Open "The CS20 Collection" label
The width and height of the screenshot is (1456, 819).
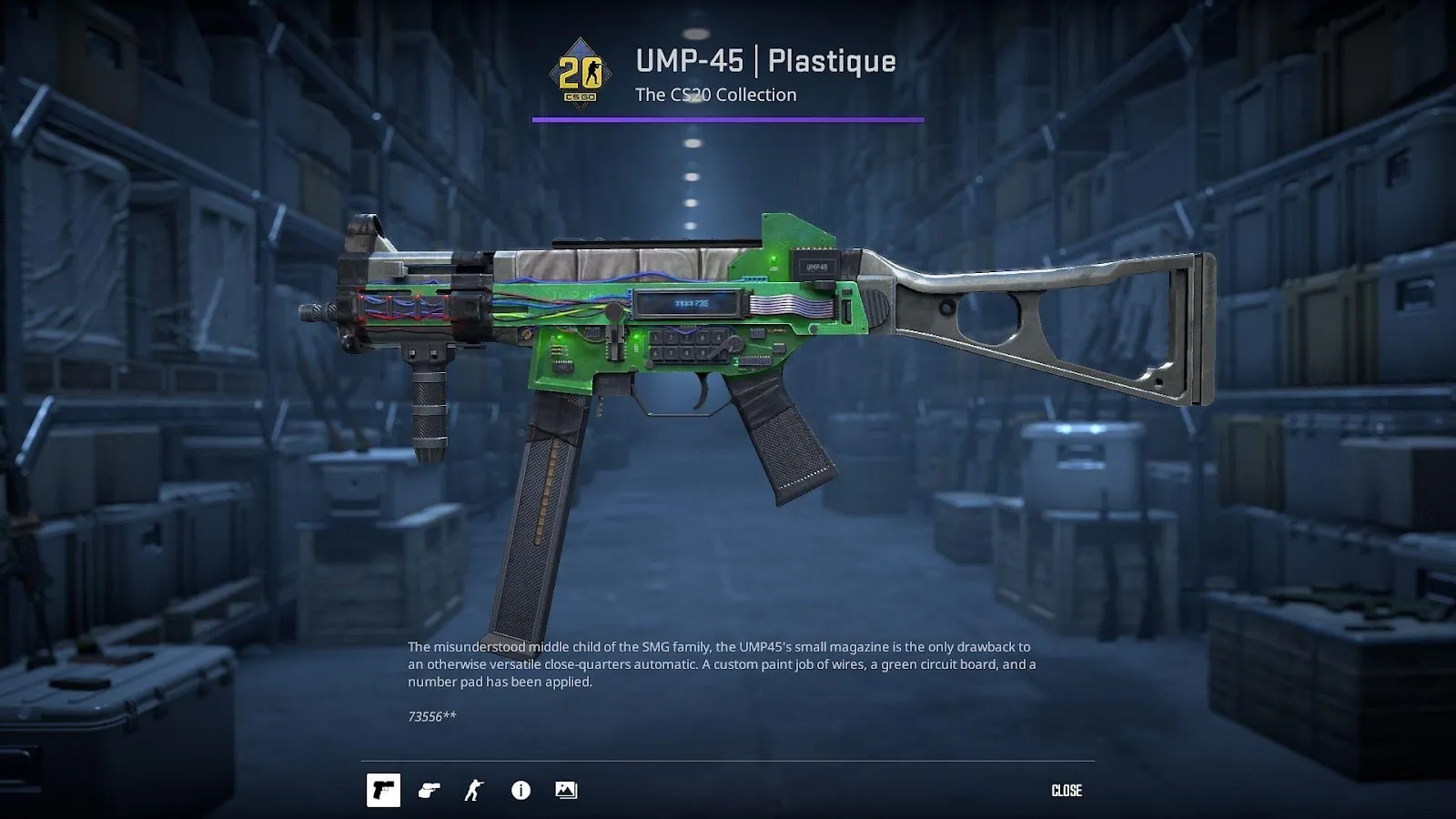[x=715, y=94]
